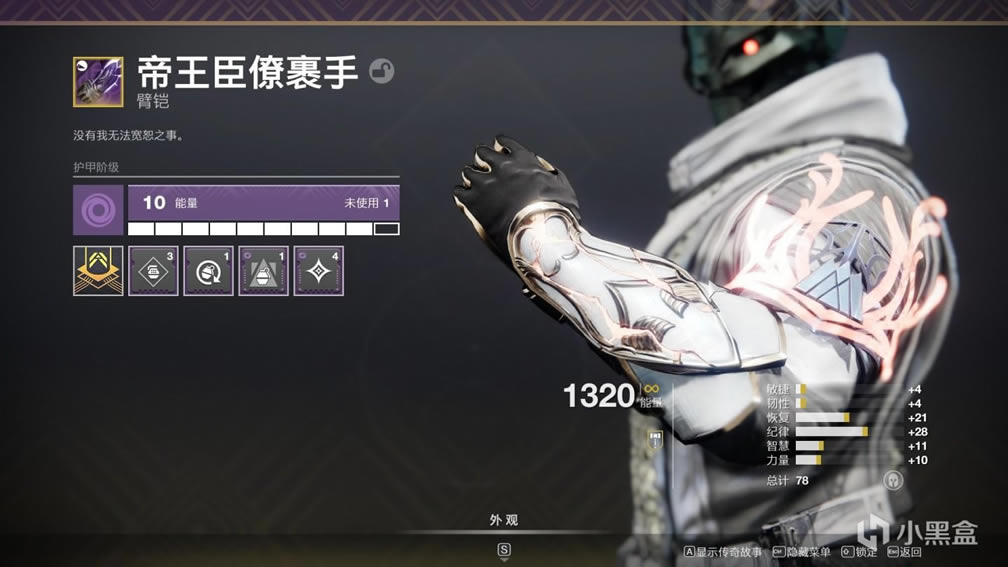Click the 帝王臣僚裹手 item thumbnail
The height and width of the screenshot is (567, 1008).
(98, 81)
